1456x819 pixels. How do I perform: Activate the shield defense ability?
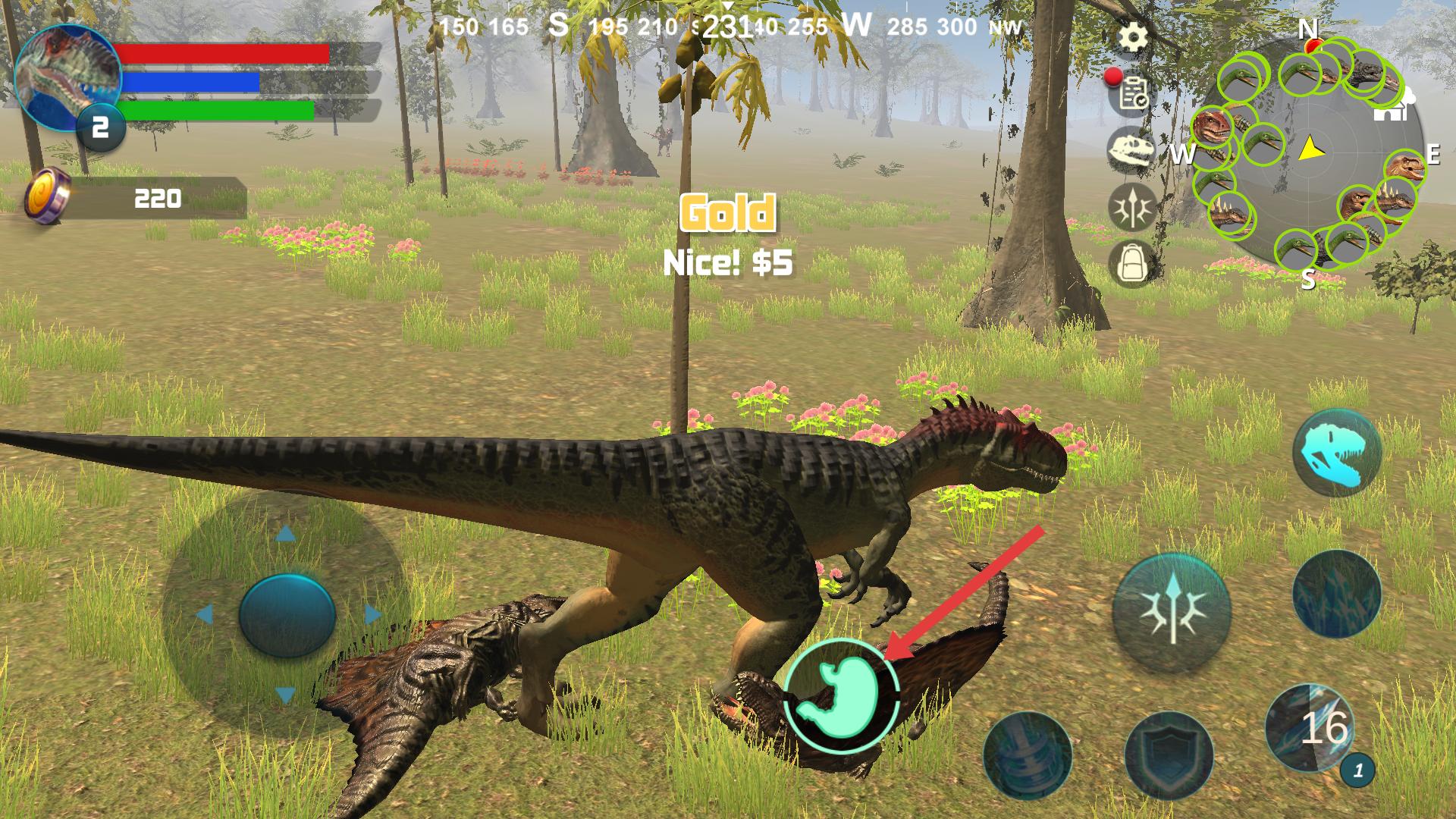coord(1169,753)
